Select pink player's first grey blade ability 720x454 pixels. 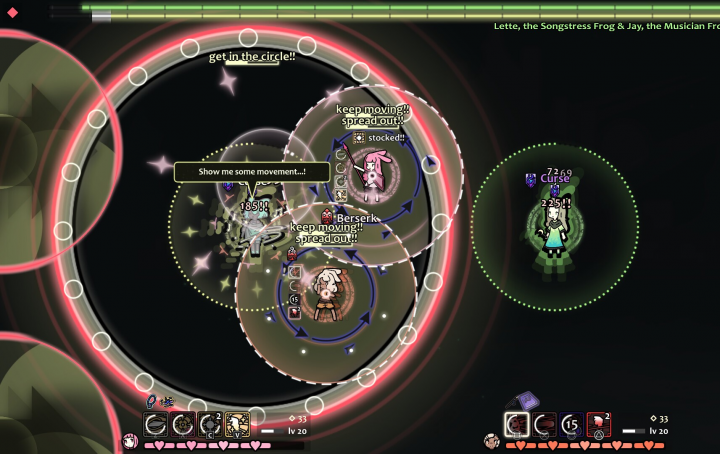(156, 424)
